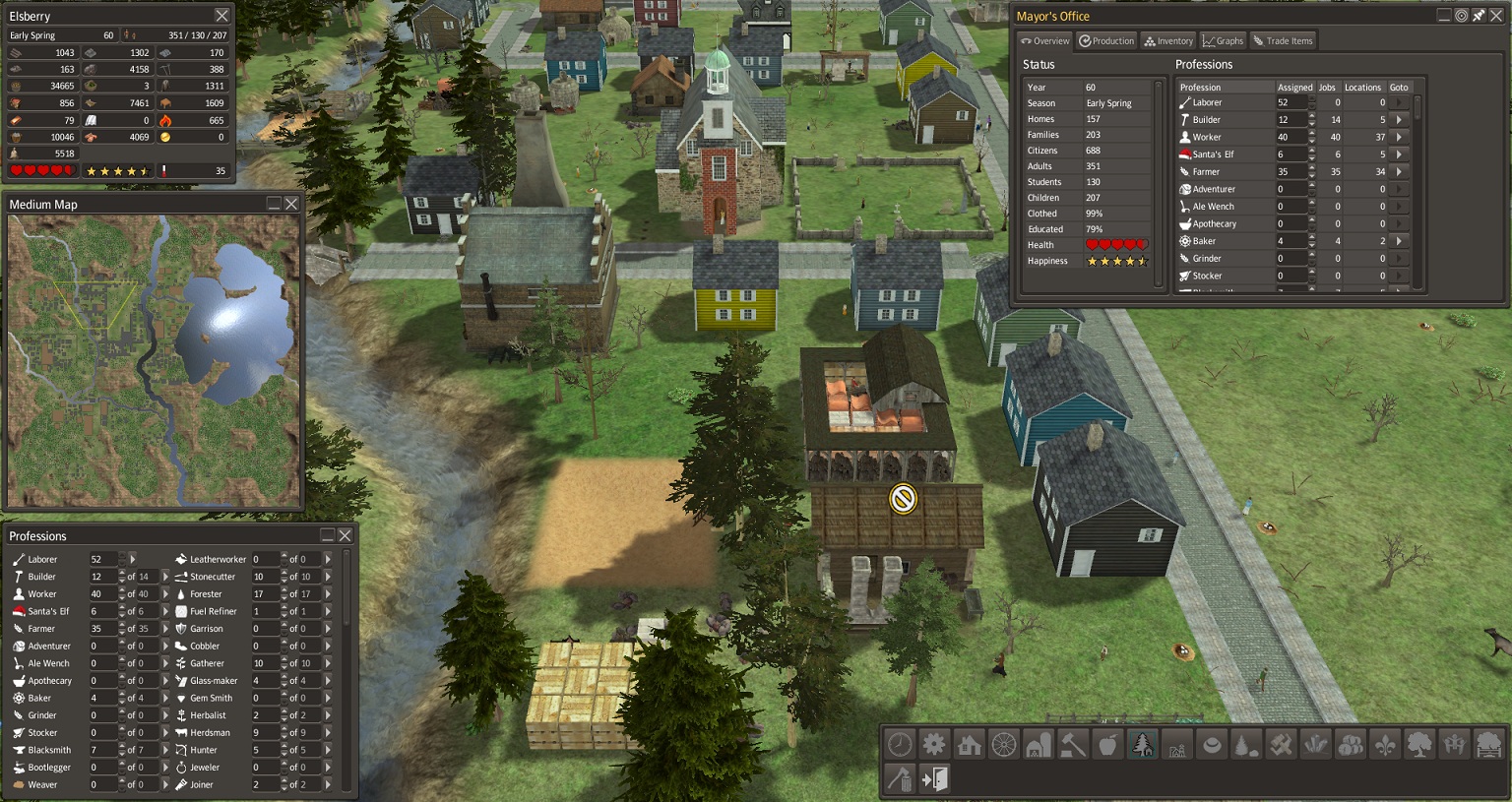1512x802 pixels.
Task: Click the exit door toolbar icon
Action: (x=934, y=779)
